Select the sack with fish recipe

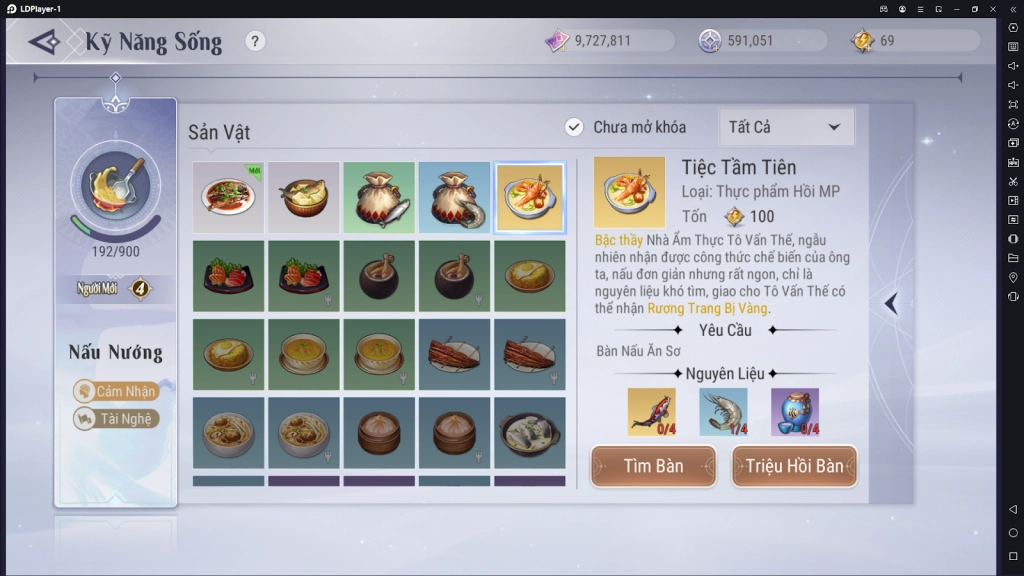(x=379, y=197)
